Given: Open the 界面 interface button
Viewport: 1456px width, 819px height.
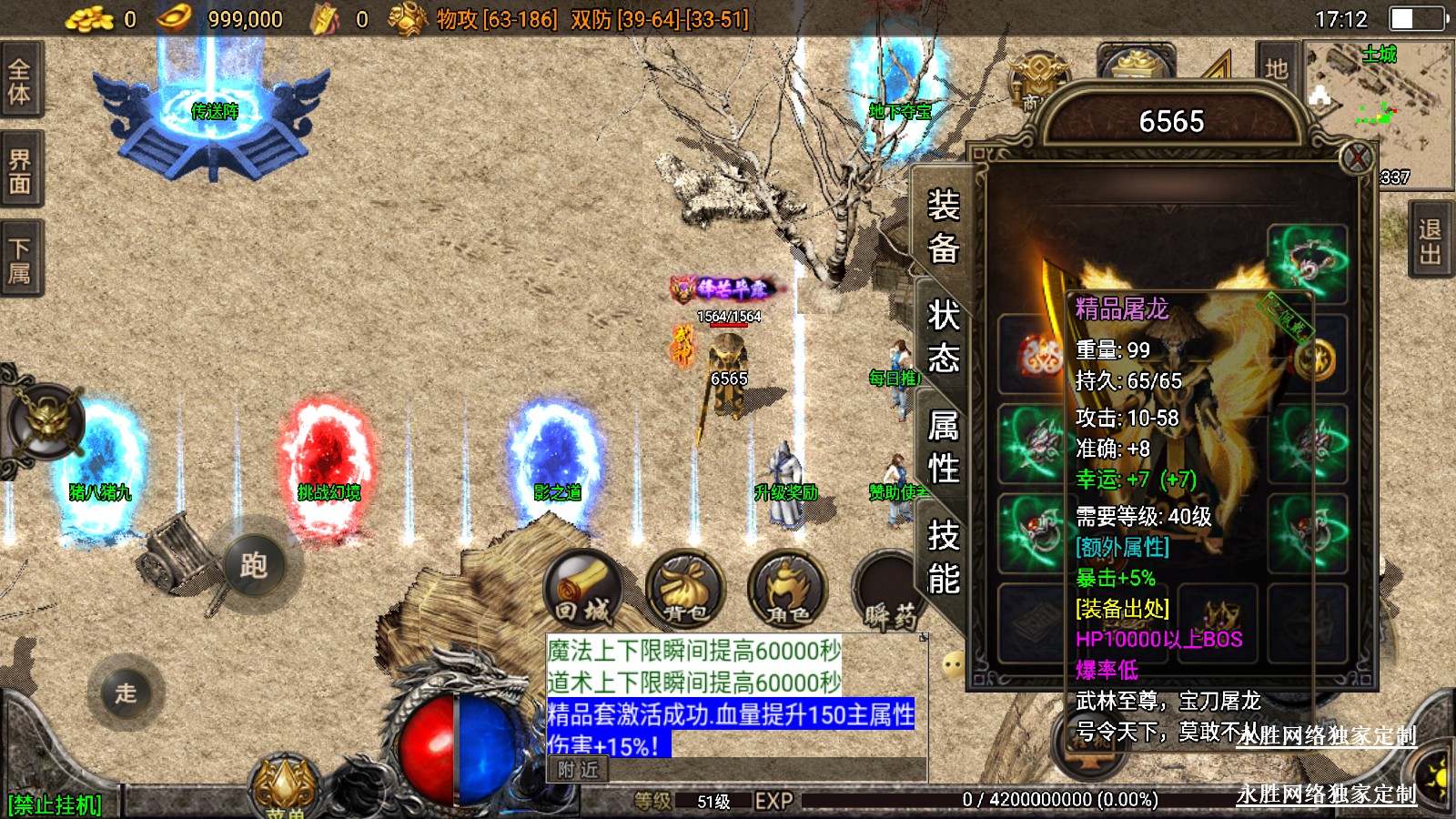Looking at the screenshot, I should (x=20, y=170).
